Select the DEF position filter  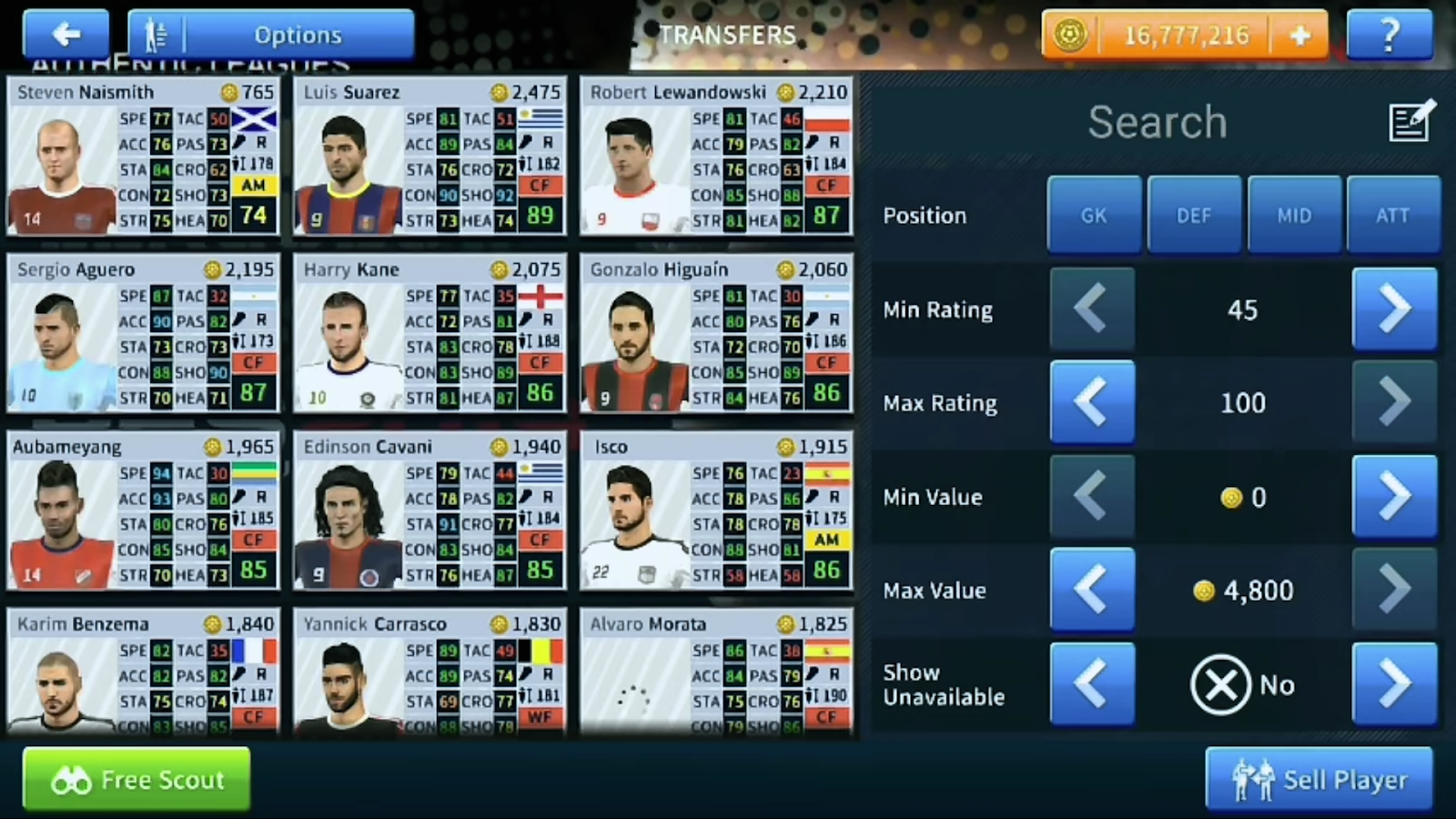click(1194, 215)
